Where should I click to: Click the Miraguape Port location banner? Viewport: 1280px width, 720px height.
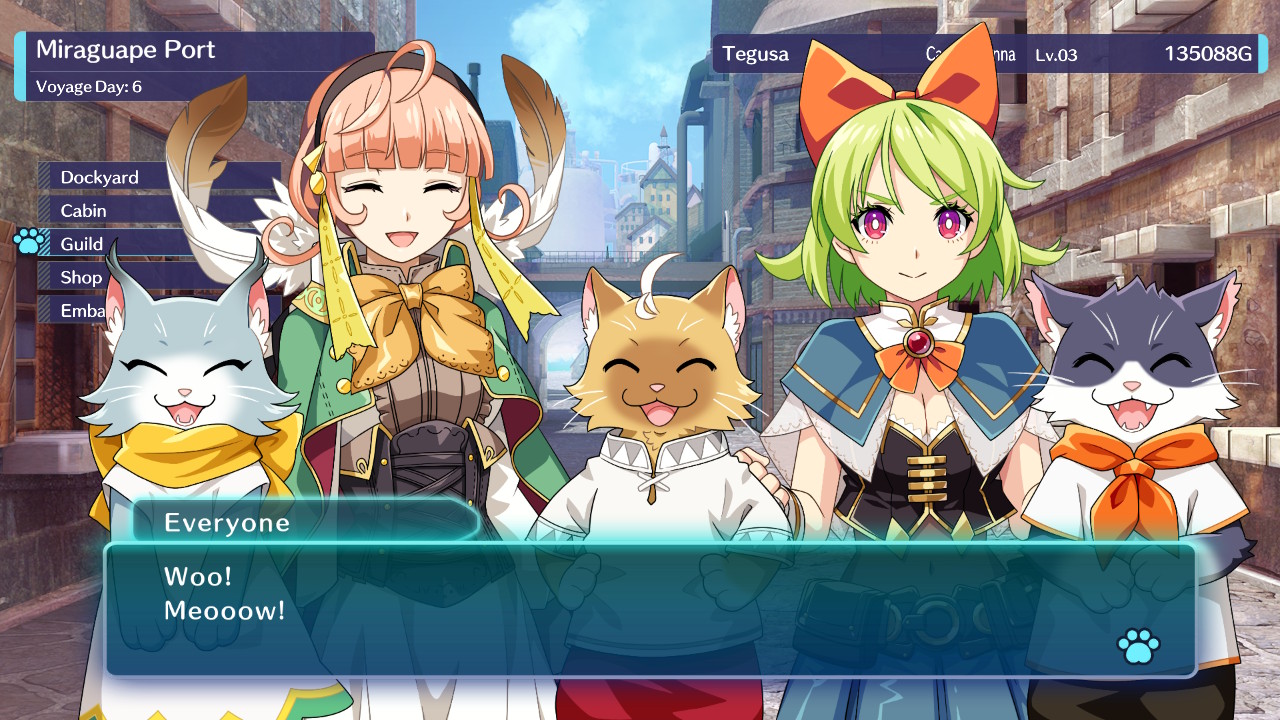[124, 49]
